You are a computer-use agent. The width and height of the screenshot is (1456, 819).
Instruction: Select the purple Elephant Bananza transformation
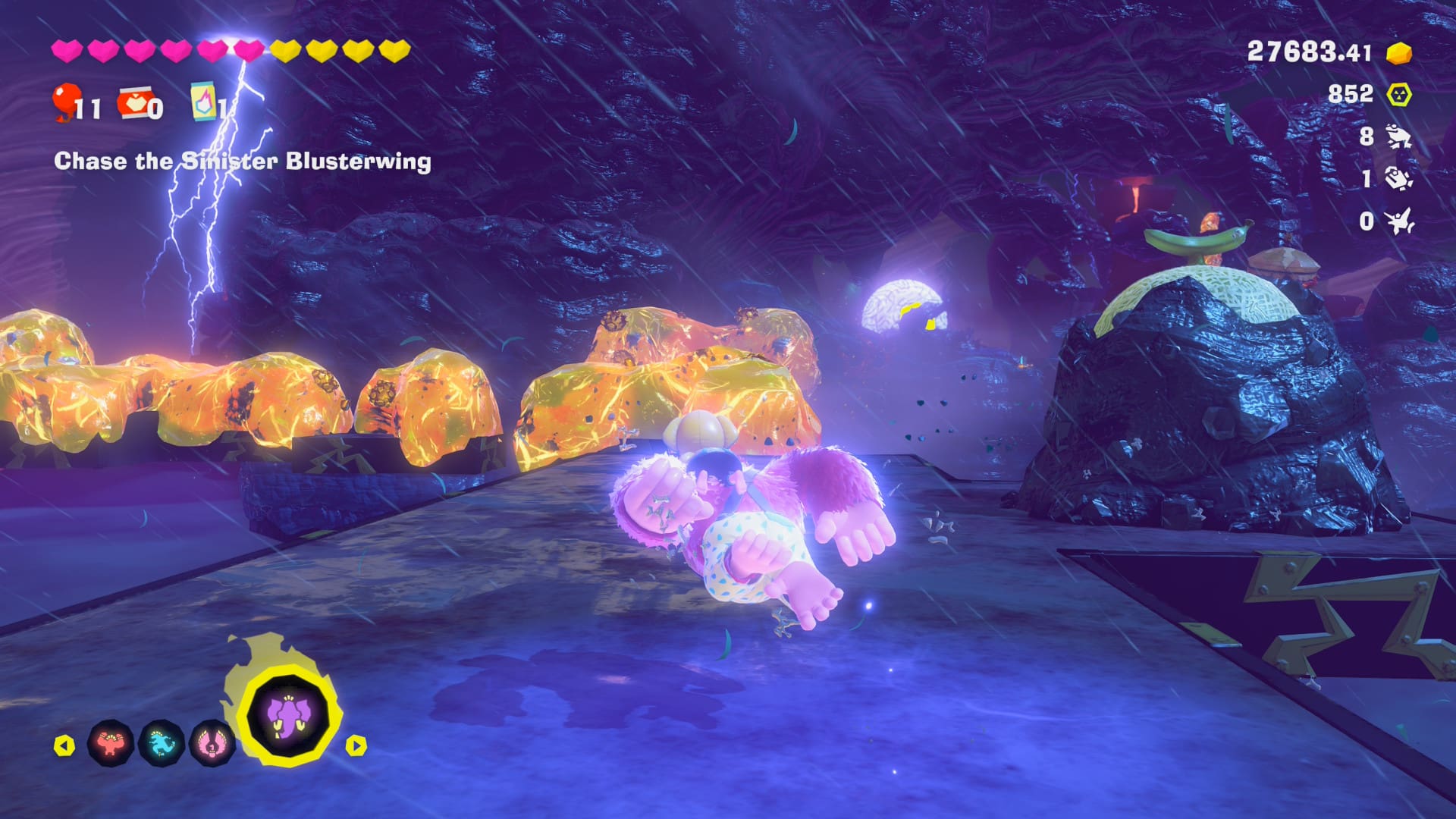coord(289,716)
